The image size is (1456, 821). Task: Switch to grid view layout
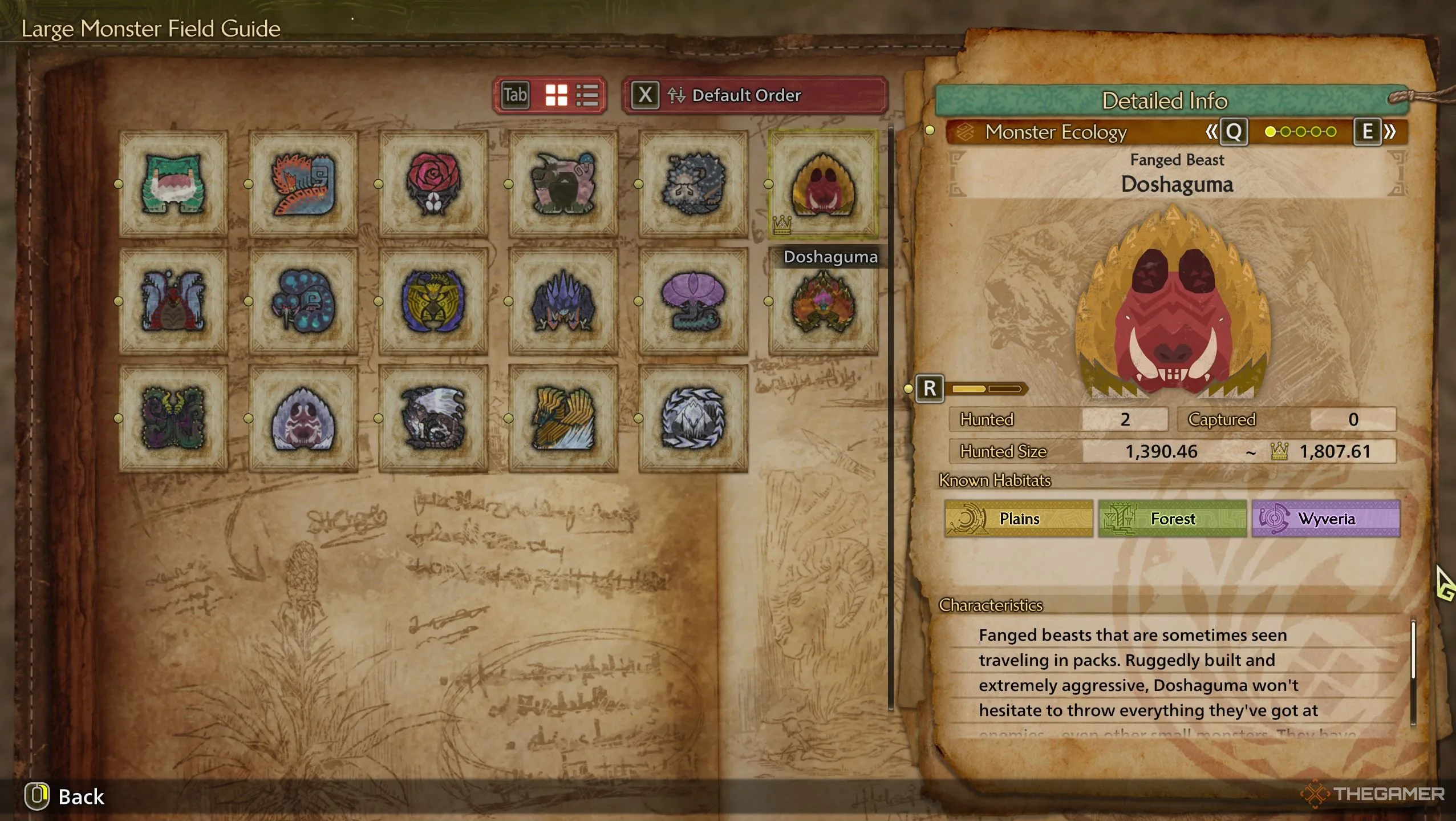pos(556,95)
